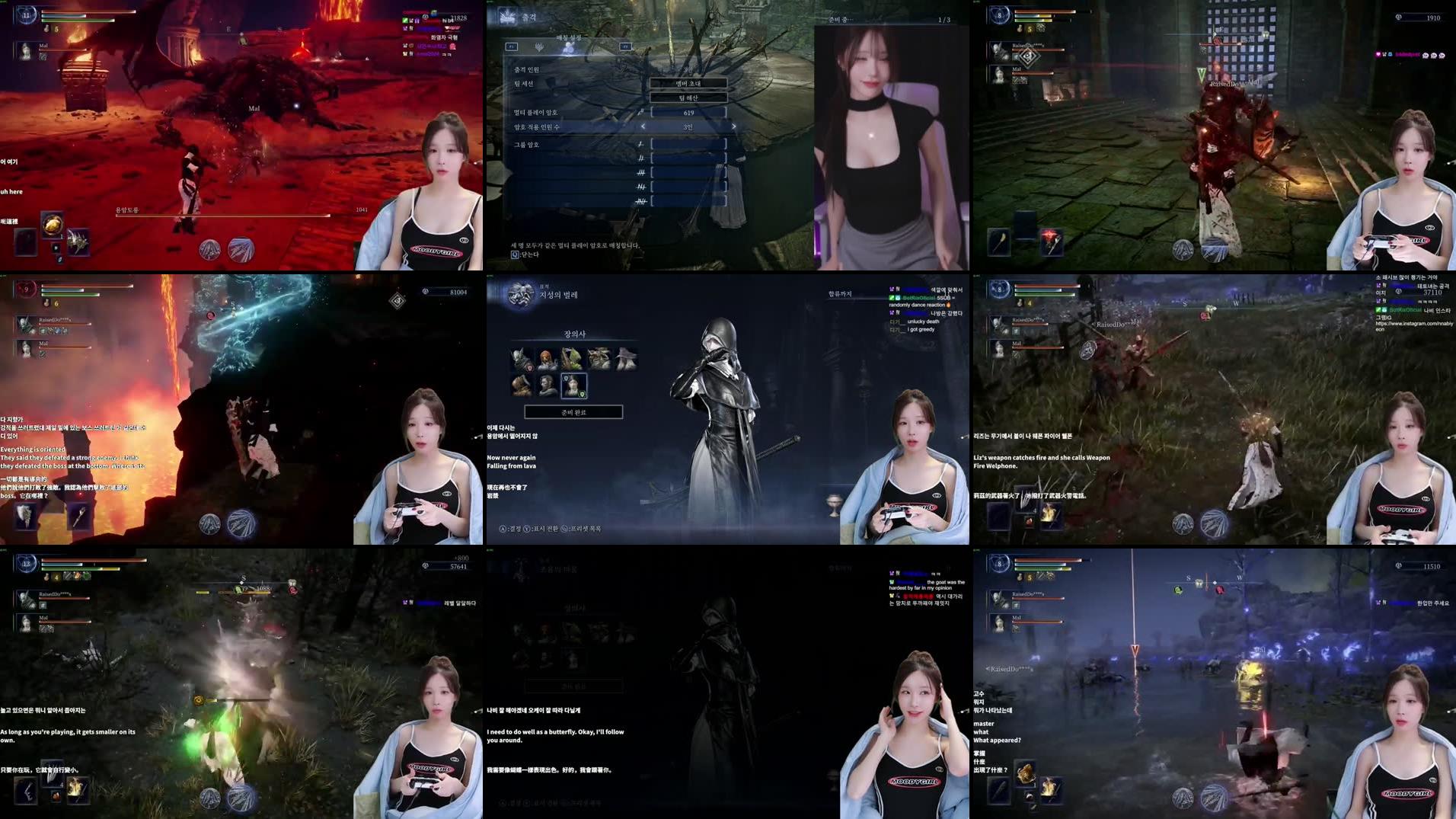The width and height of the screenshot is (1456, 819).
Task: Click the 팀 해산 disband team button
Action: click(688, 98)
